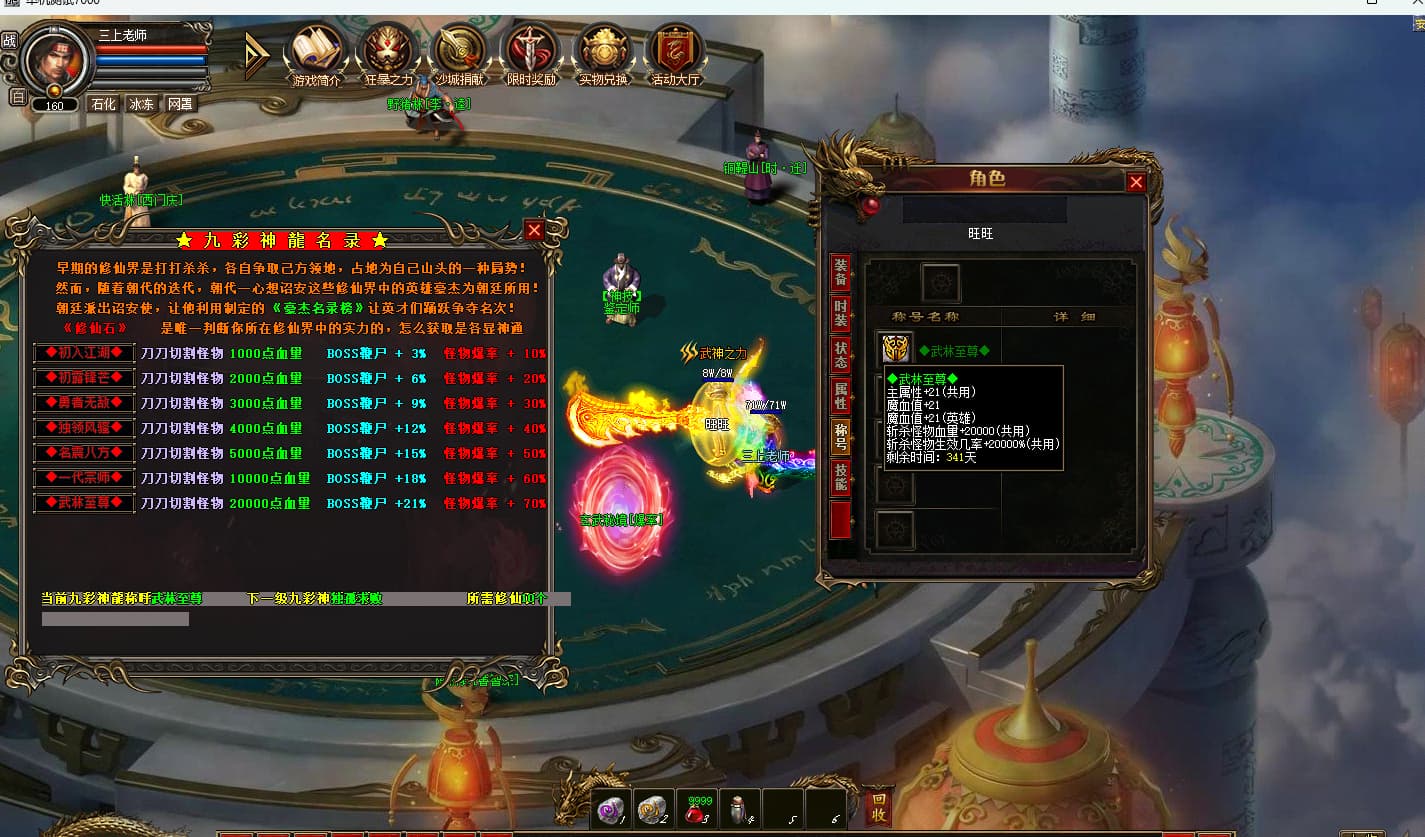Viewport: 1425px width, 837px height.
Task: Use the red potion in hotbar slot 3
Action: [x=696, y=810]
